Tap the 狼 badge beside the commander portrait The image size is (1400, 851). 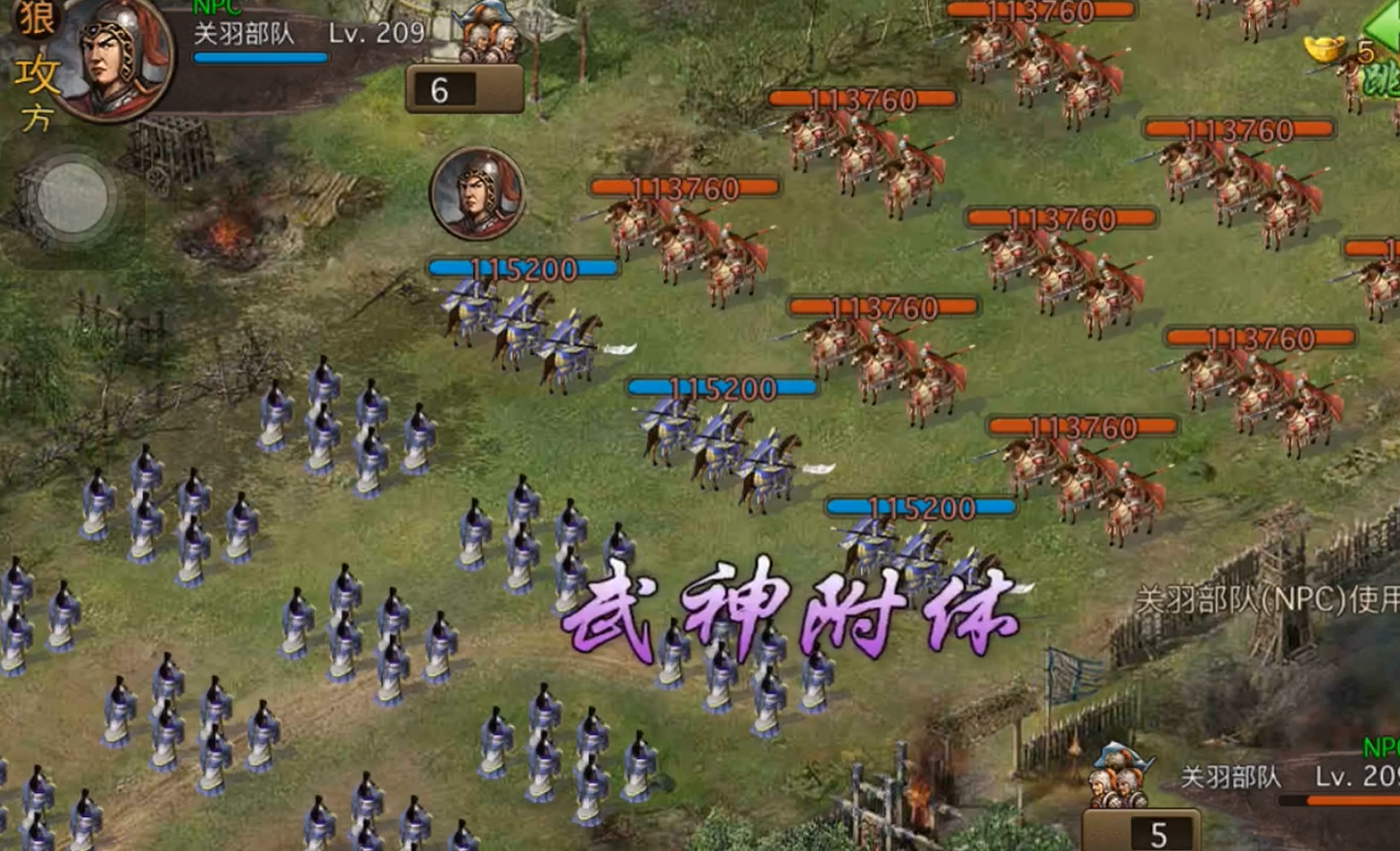click(x=35, y=17)
